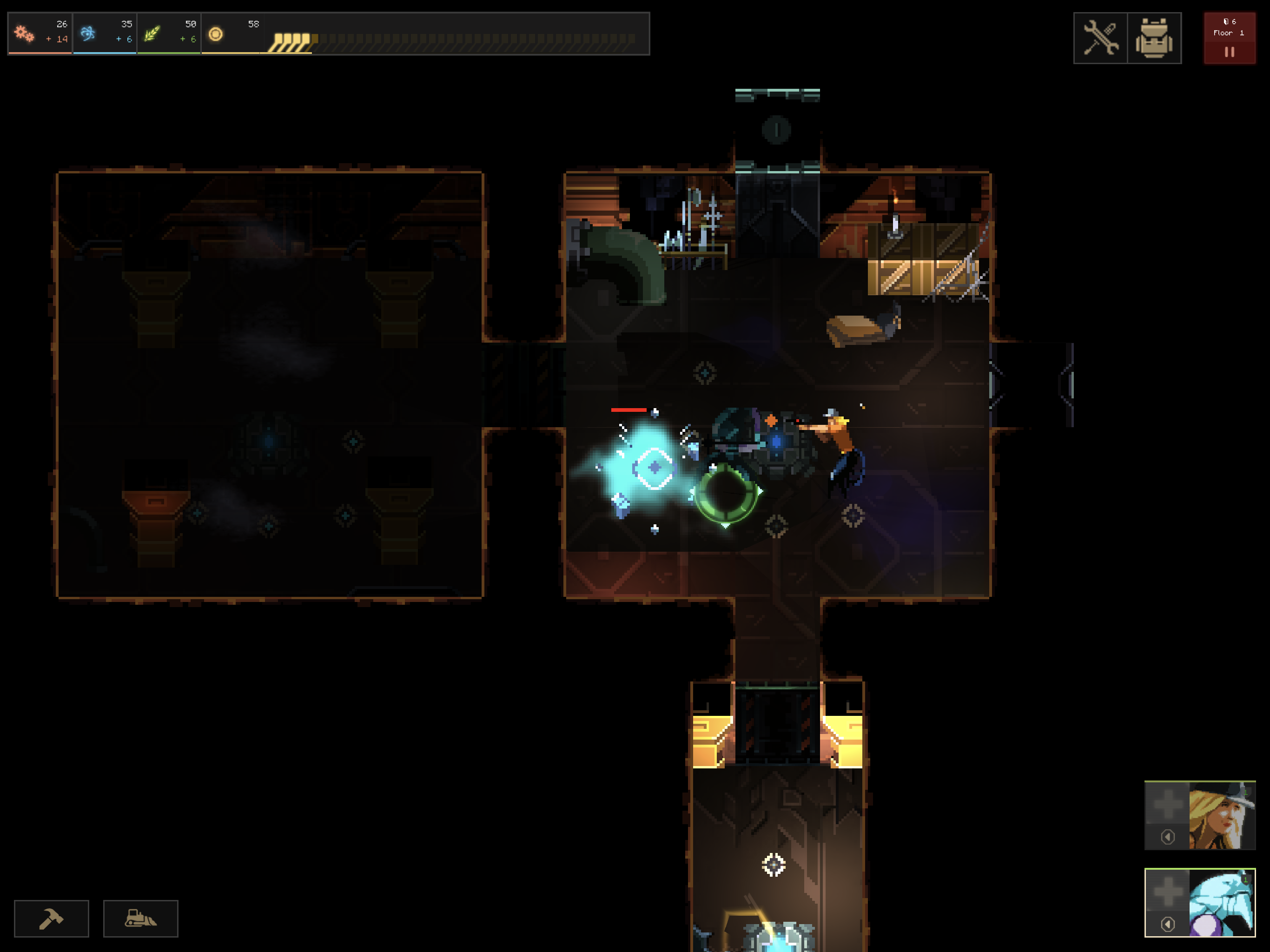1270x952 pixels.
Task: Pause the game via the Floor 1 panel
Action: point(1230,52)
